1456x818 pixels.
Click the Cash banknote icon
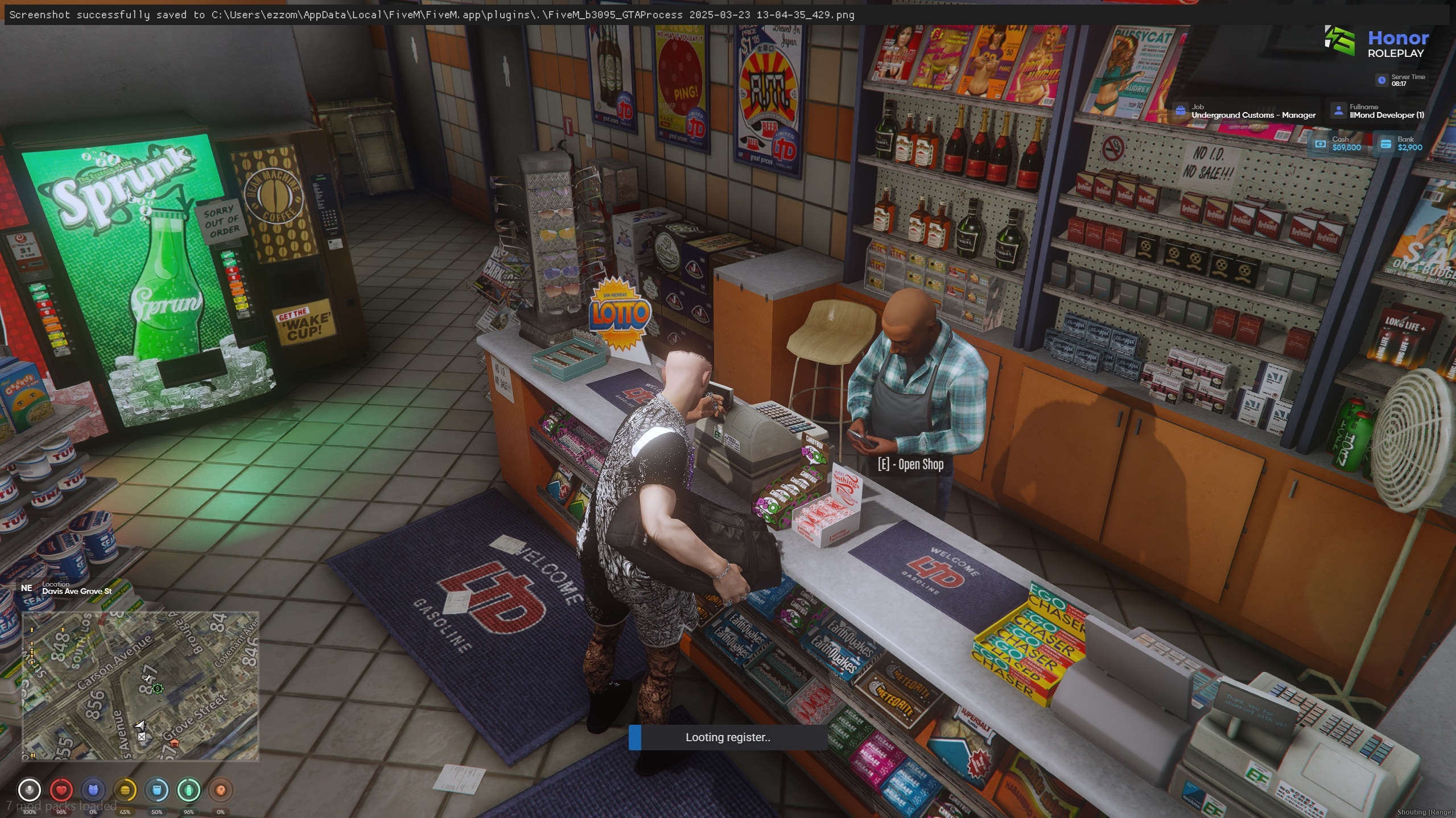tap(1321, 143)
